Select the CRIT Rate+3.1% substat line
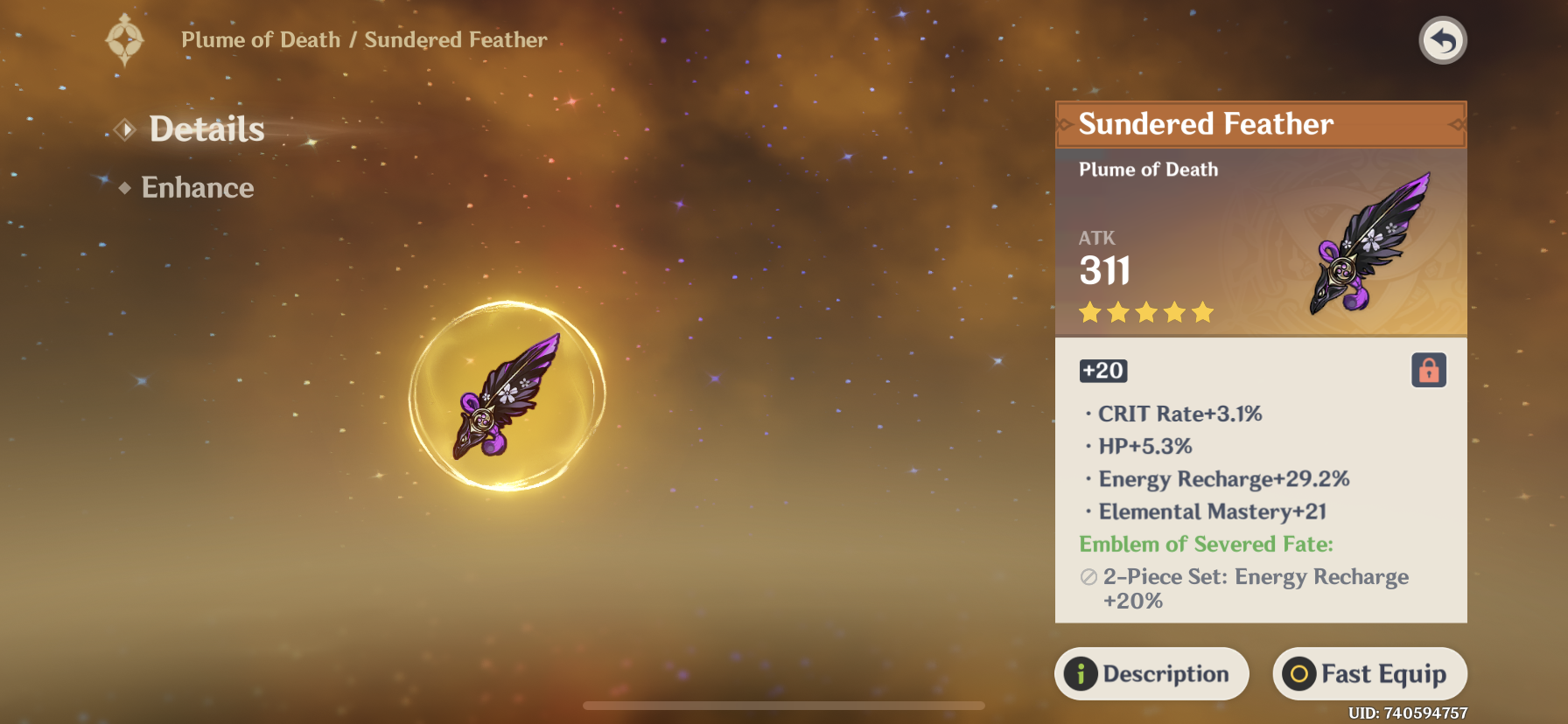Viewport: 1568px width, 724px height. pyautogui.click(x=1179, y=414)
